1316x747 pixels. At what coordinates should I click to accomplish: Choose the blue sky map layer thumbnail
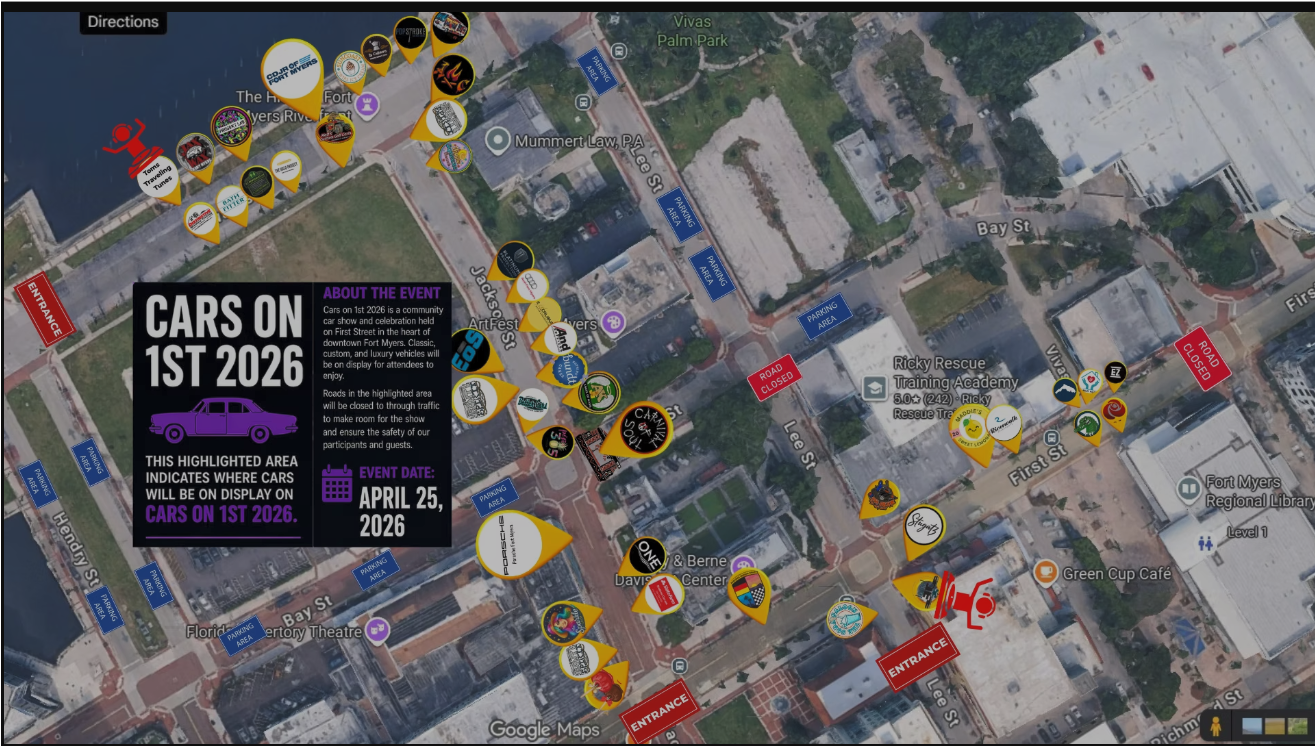point(1251,726)
